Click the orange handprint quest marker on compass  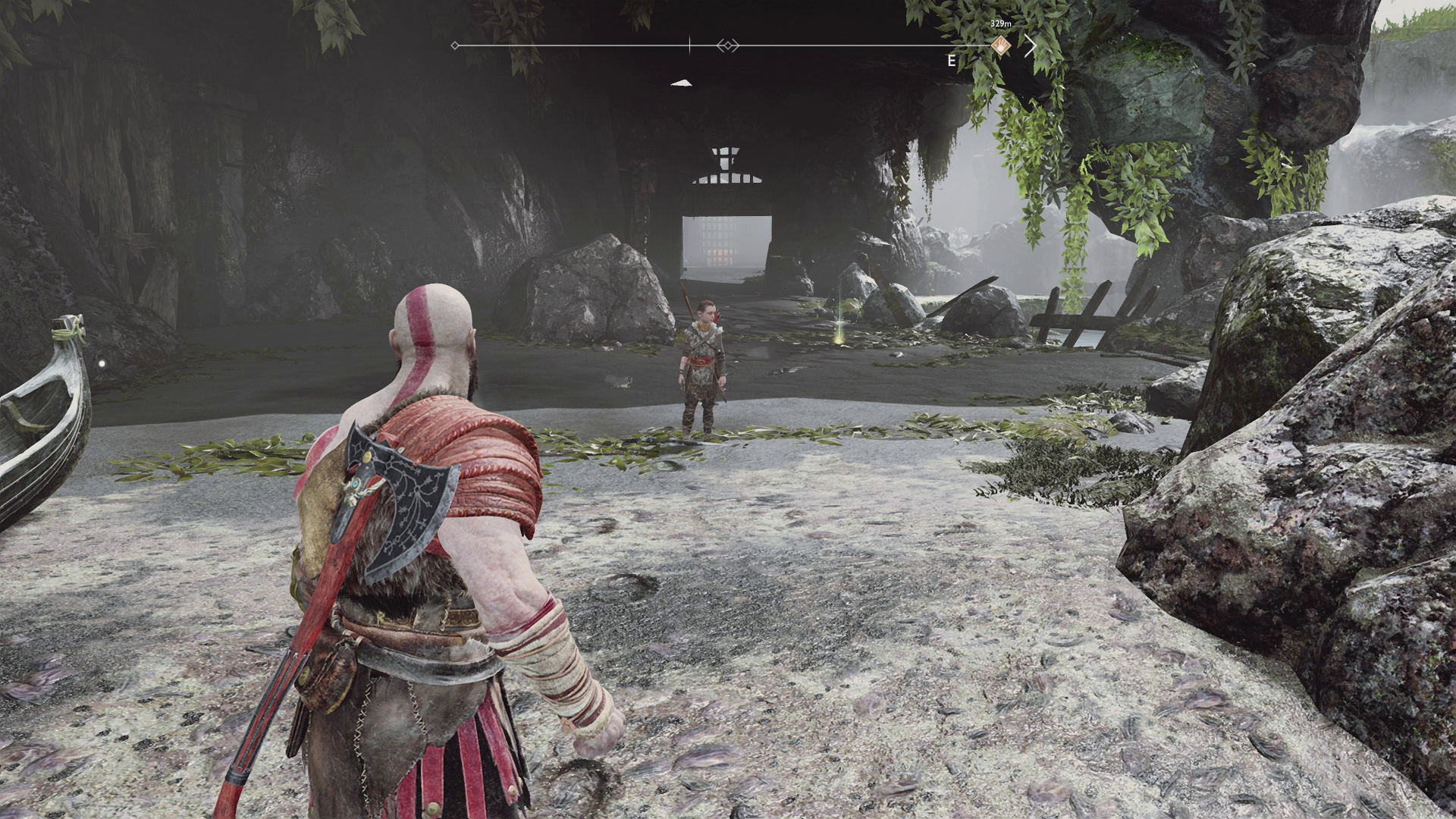point(1001,45)
